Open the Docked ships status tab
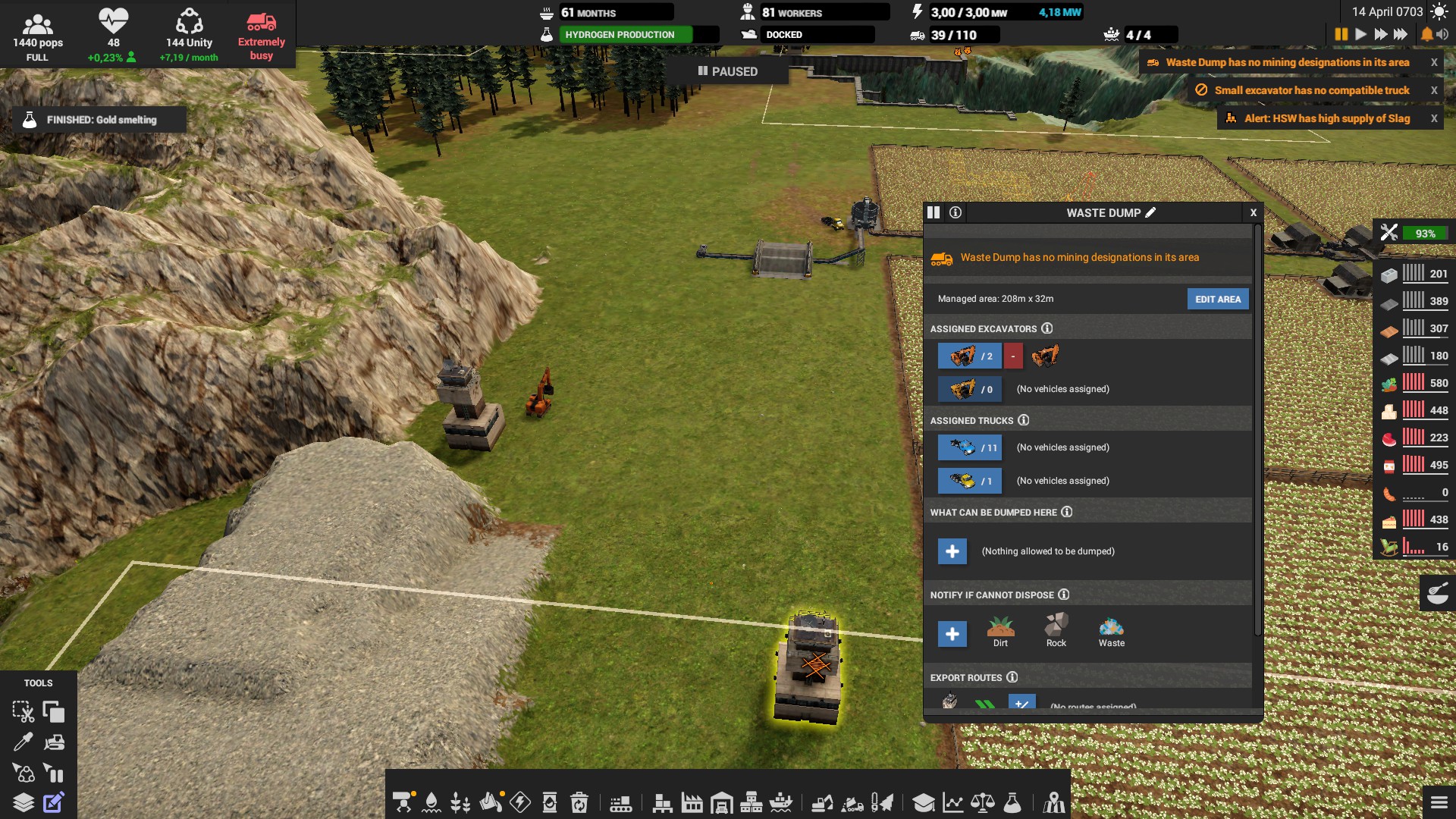This screenshot has width=1456, height=819. click(808, 34)
